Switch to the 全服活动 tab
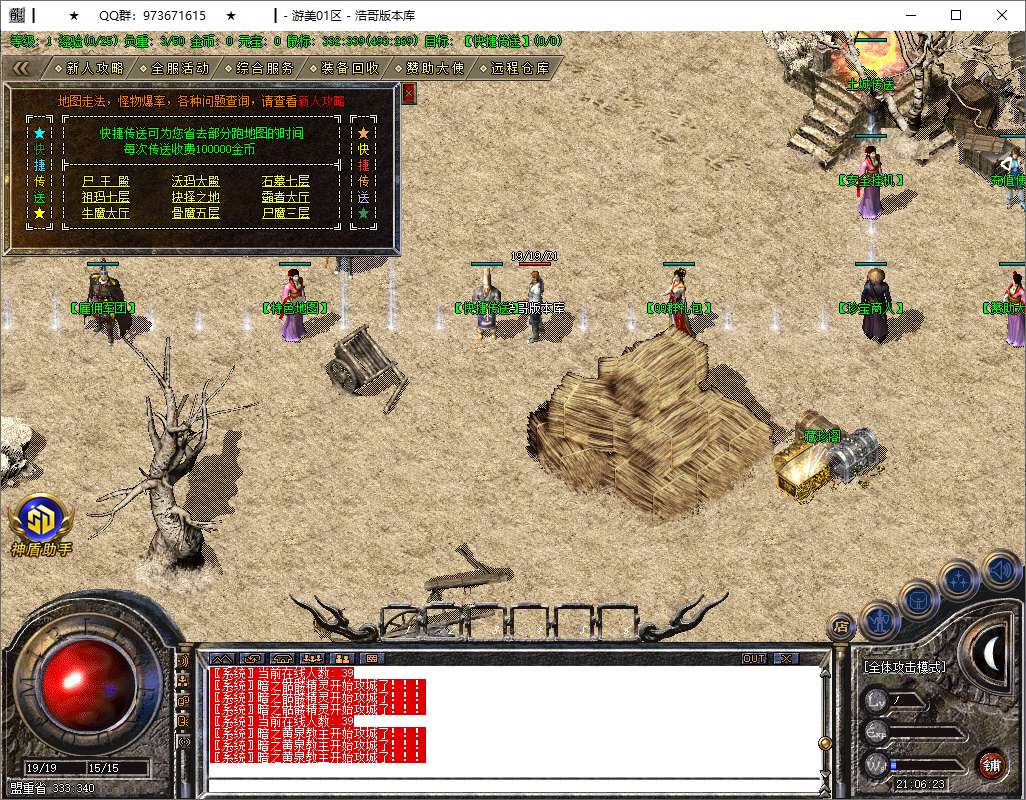The width and height of the screenshot is (1026, 800). 180,68
